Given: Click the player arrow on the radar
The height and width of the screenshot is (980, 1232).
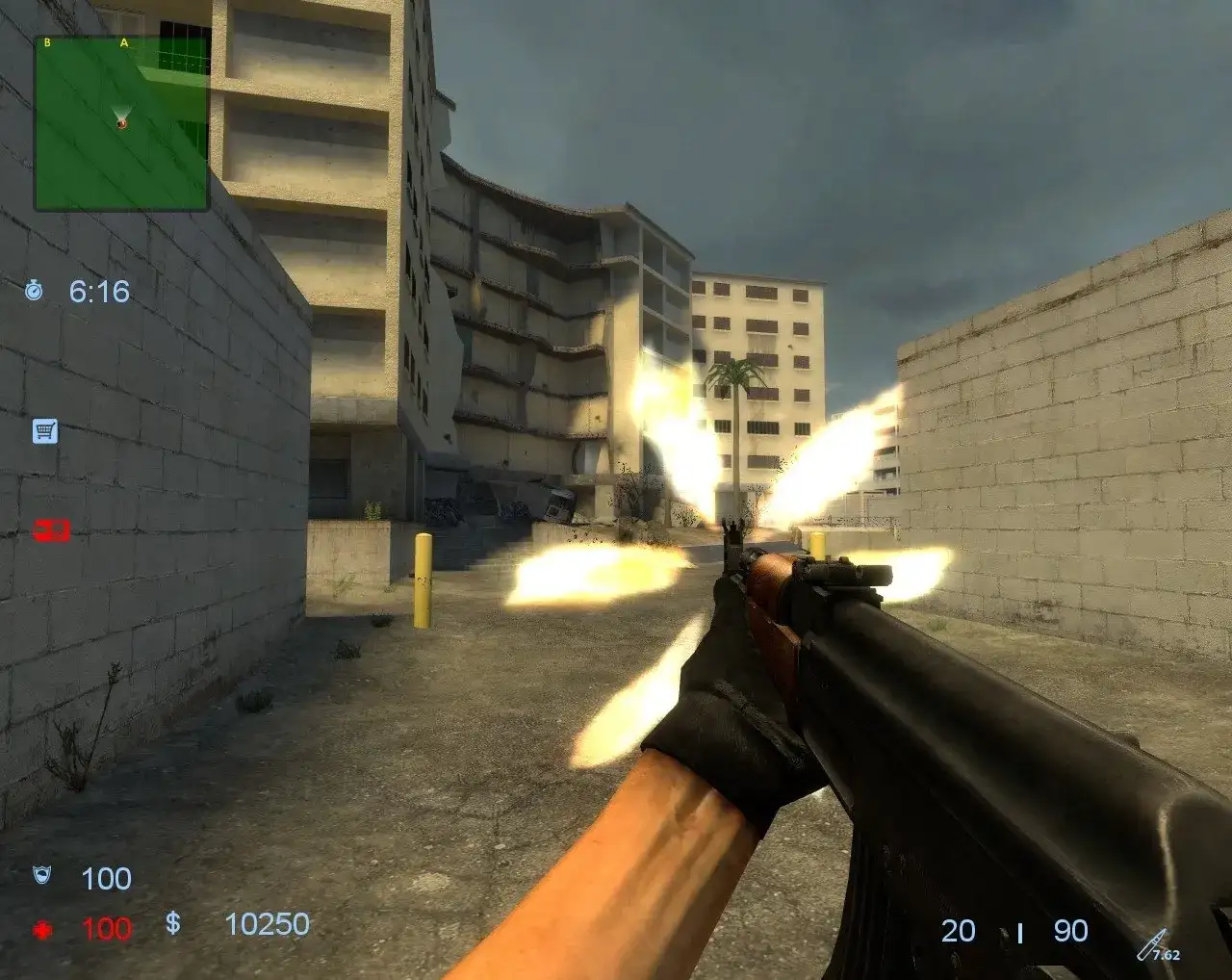Looking at the screenshot, I should pyautogui.click(x=119, y=123).
